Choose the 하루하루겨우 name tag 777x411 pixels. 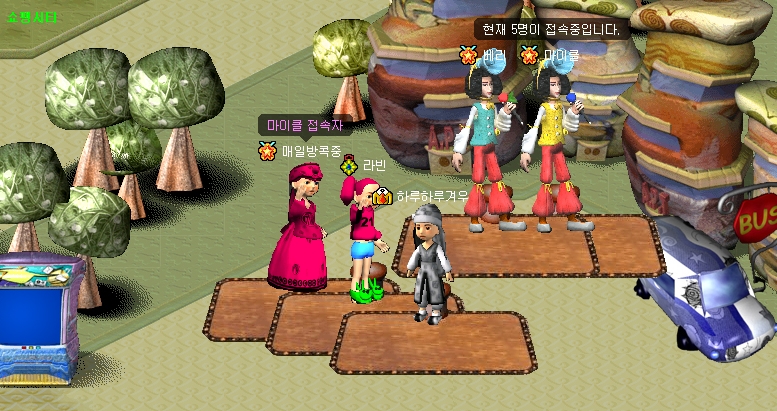(x=431, y=197)
